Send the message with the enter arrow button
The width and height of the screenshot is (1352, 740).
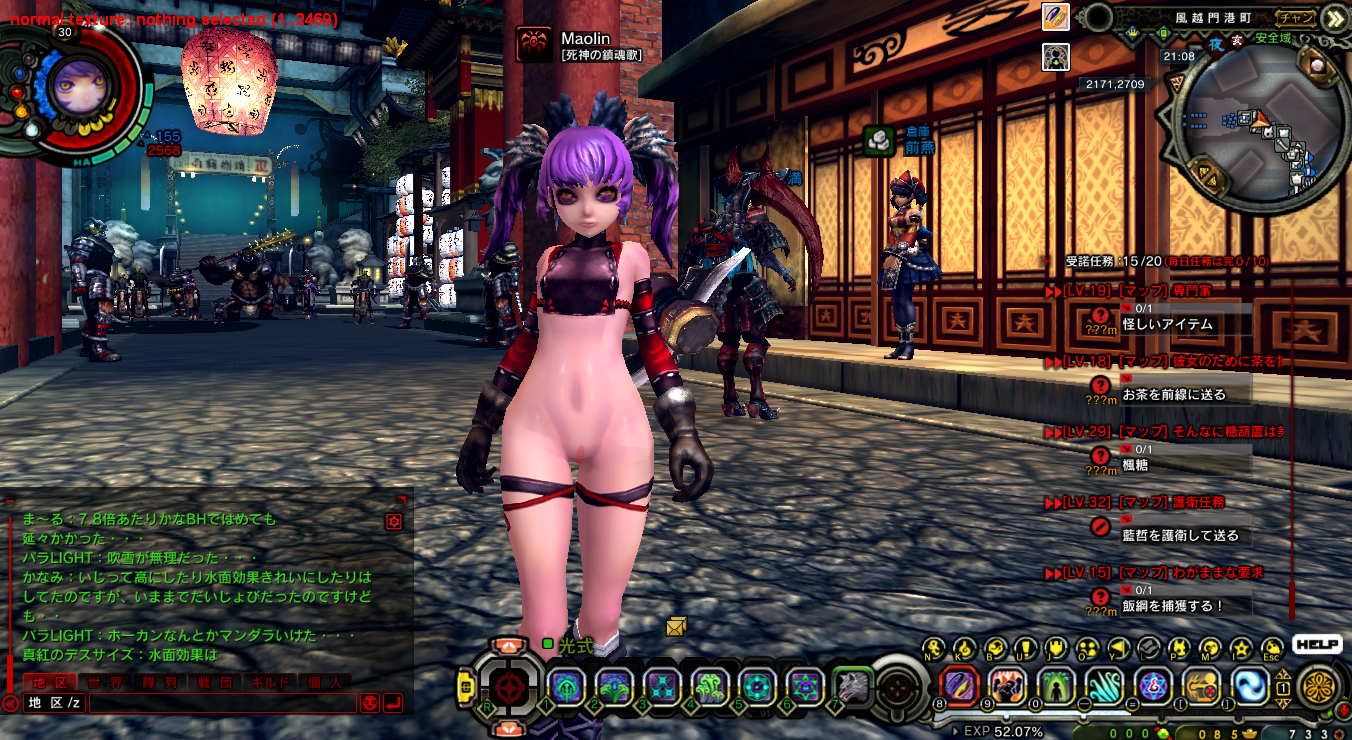tap(393, 703)
